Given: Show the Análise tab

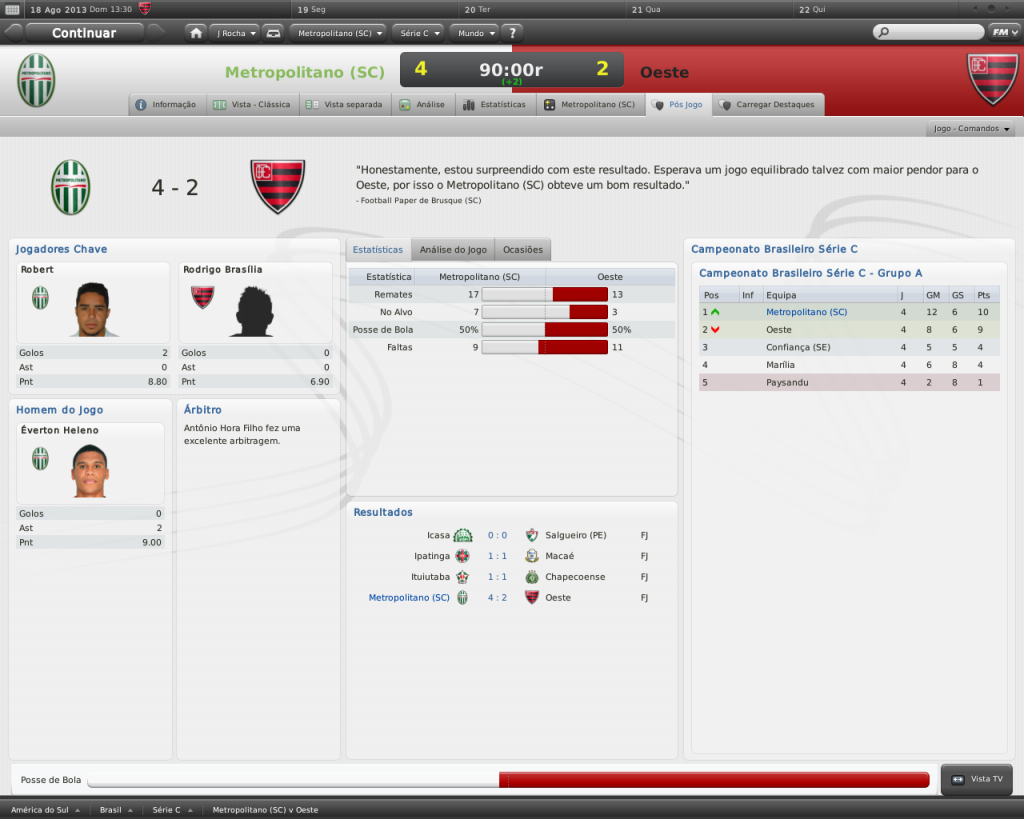Looking at the screenshot, I should (x=422, y=104).
